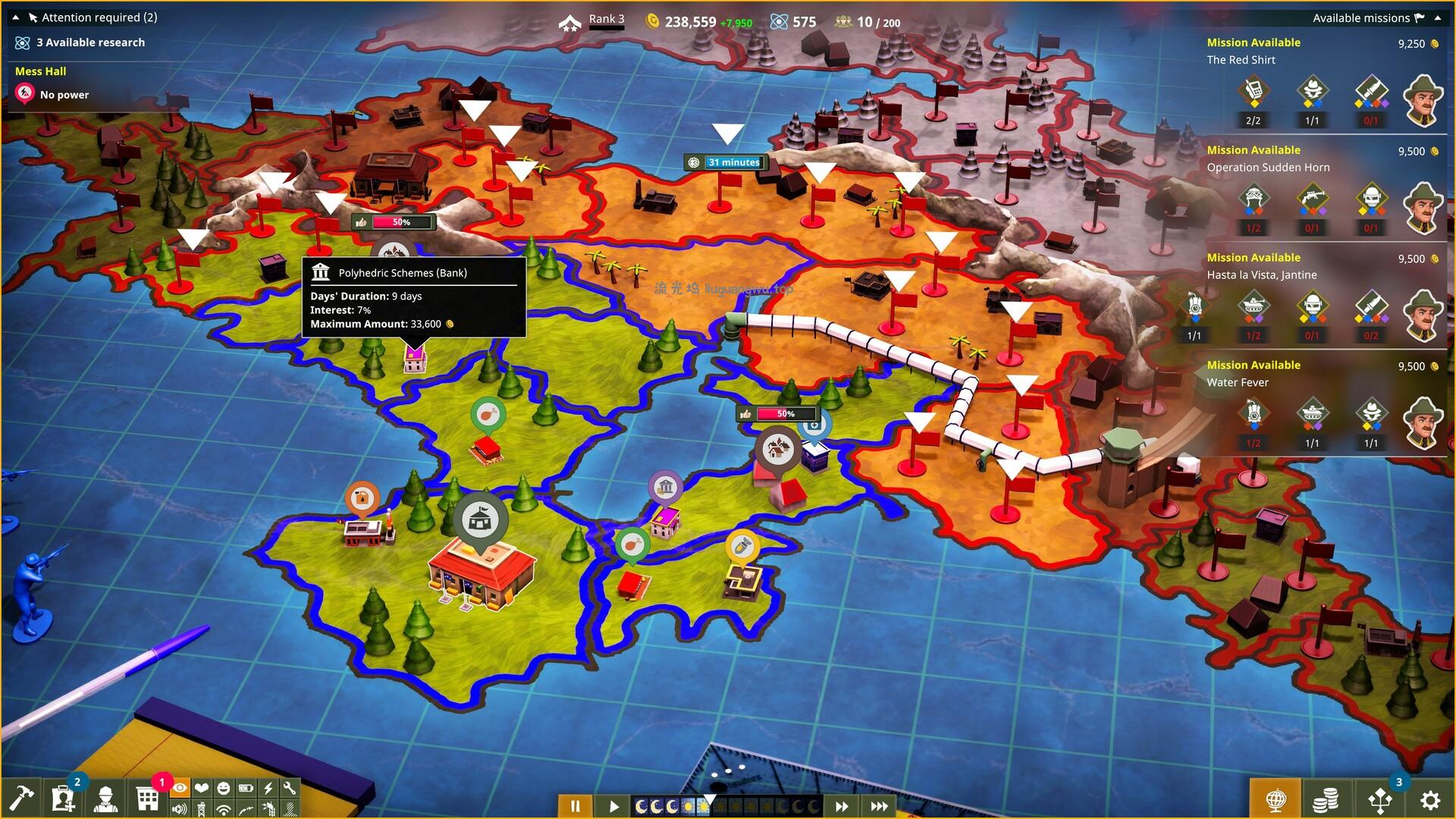Pause the game with the pause control

575,806
